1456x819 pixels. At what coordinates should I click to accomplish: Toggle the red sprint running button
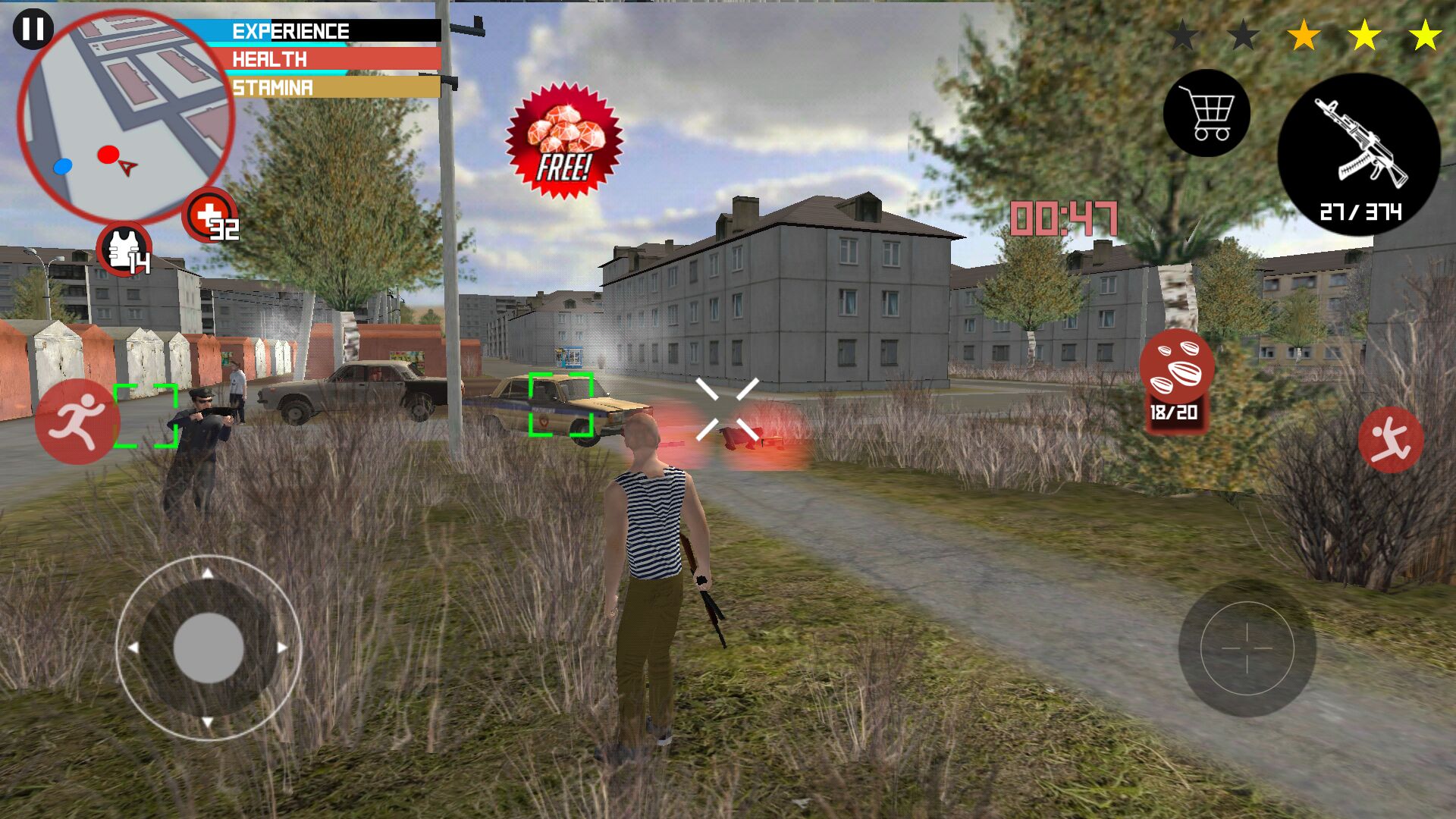(x=77, y=422)
